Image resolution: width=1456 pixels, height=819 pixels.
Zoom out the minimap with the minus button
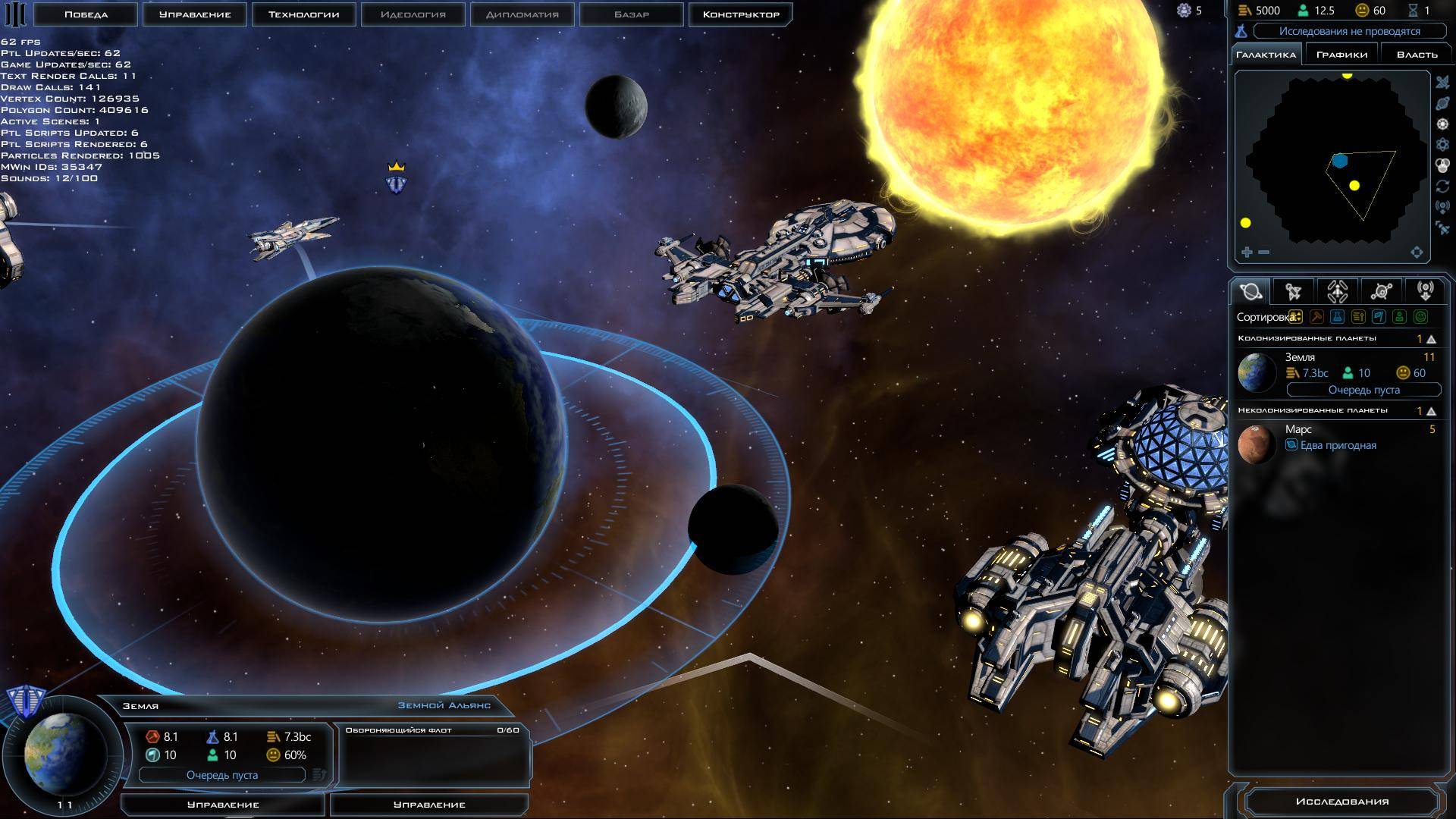[x=1263, y=253]
